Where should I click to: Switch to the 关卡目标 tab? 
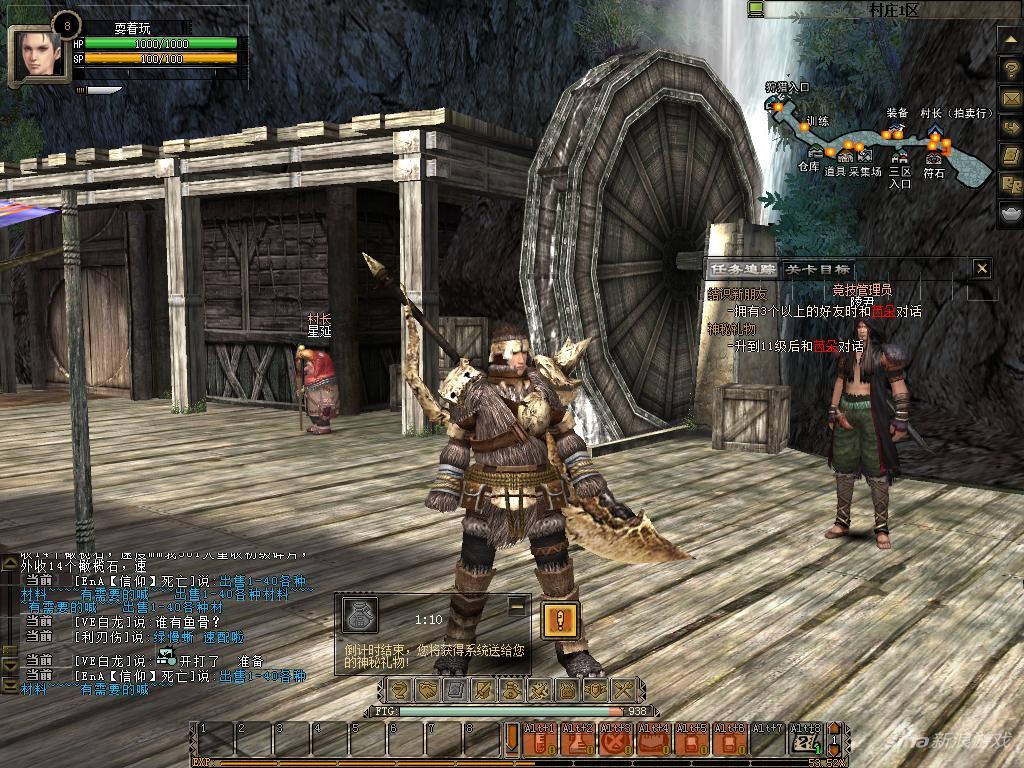tap(817, 269)
